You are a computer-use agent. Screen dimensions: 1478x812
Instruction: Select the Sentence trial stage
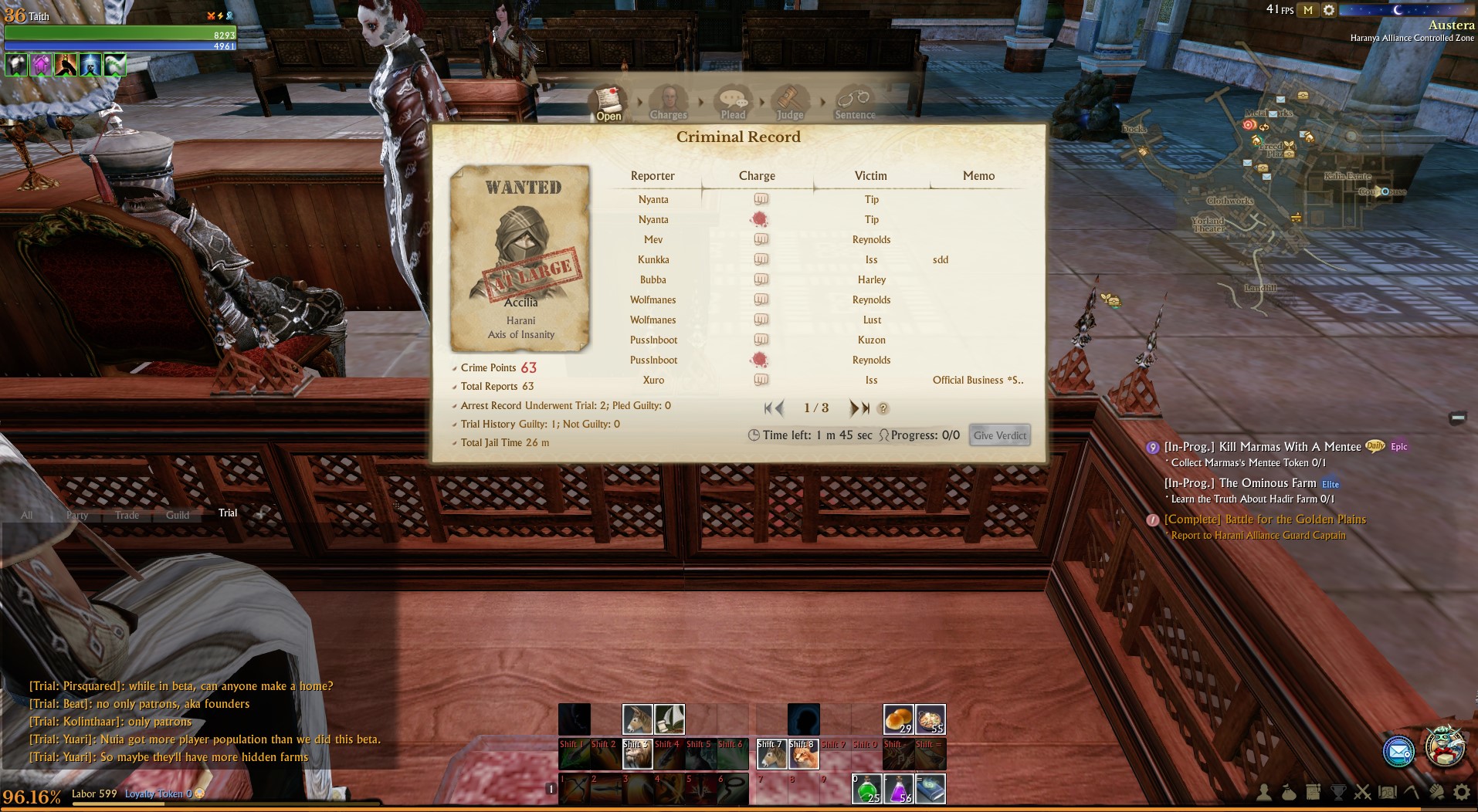[x=855, y=104]
